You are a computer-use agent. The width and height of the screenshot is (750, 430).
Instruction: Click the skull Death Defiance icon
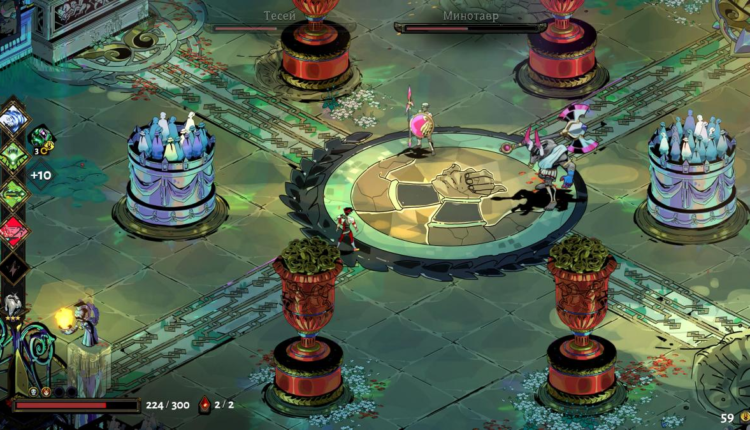(33, 392)
